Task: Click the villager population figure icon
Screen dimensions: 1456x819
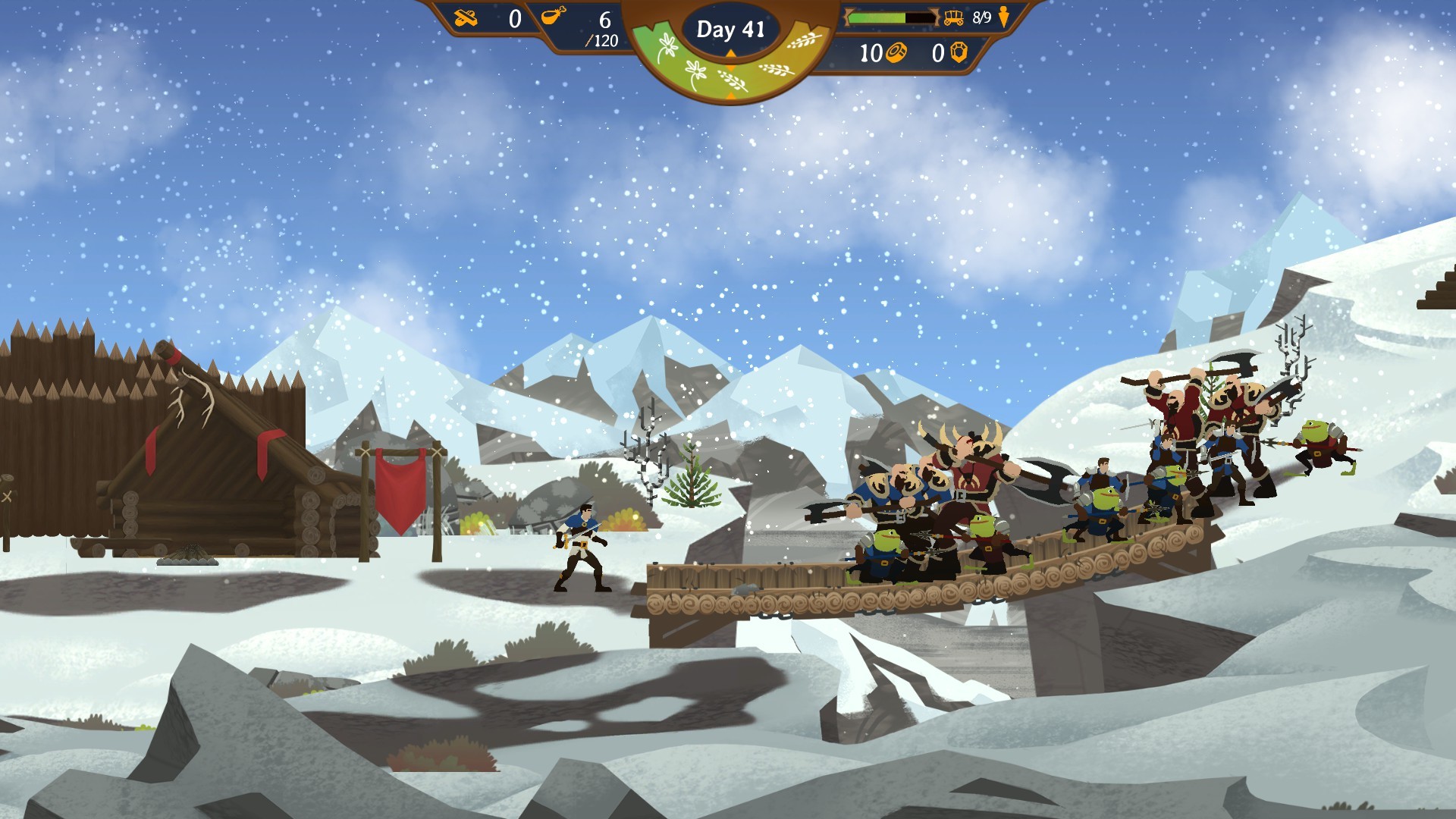Action: (x=1005, y=17)
